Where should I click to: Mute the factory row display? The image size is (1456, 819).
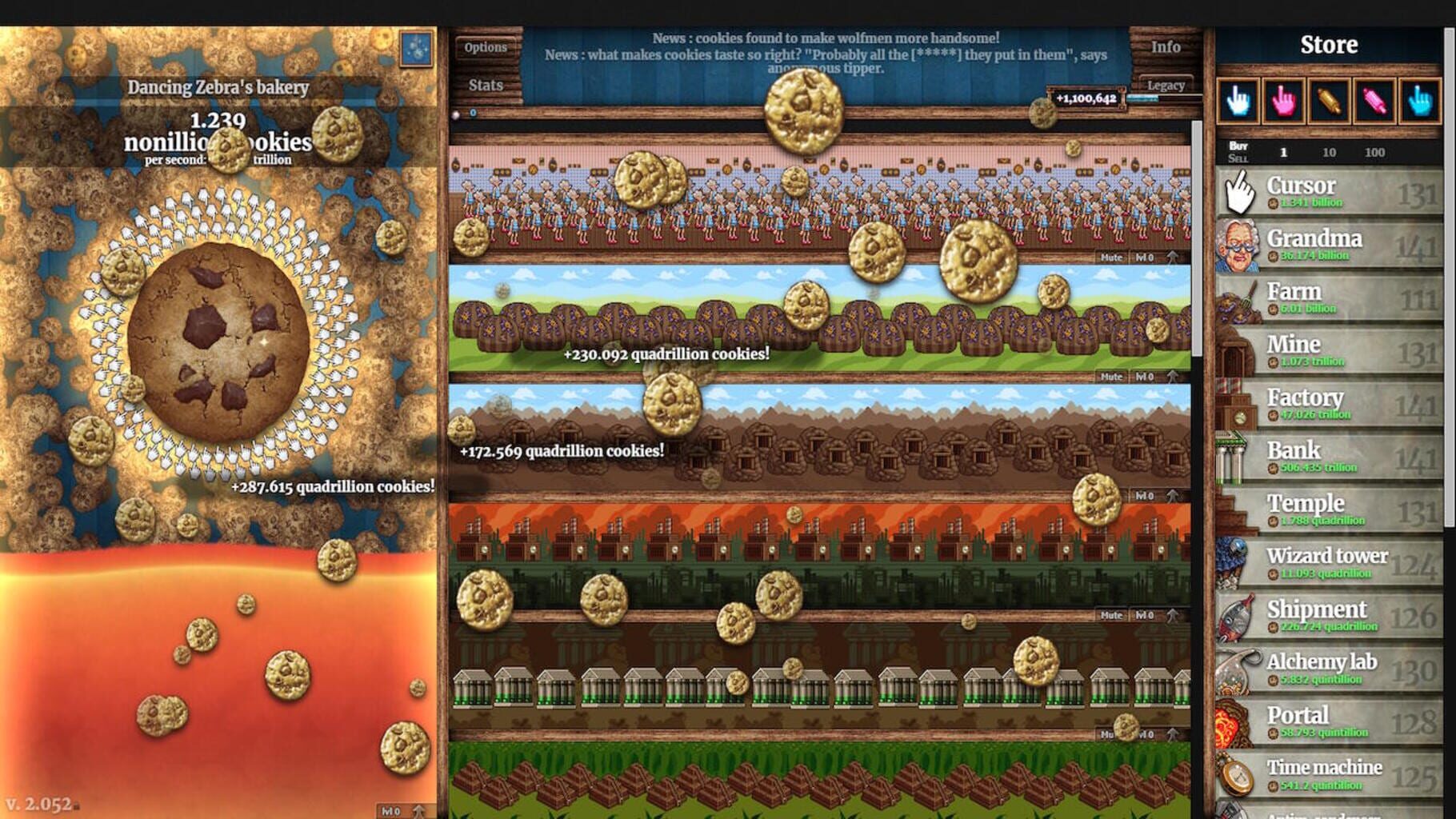click(1112, 616)
